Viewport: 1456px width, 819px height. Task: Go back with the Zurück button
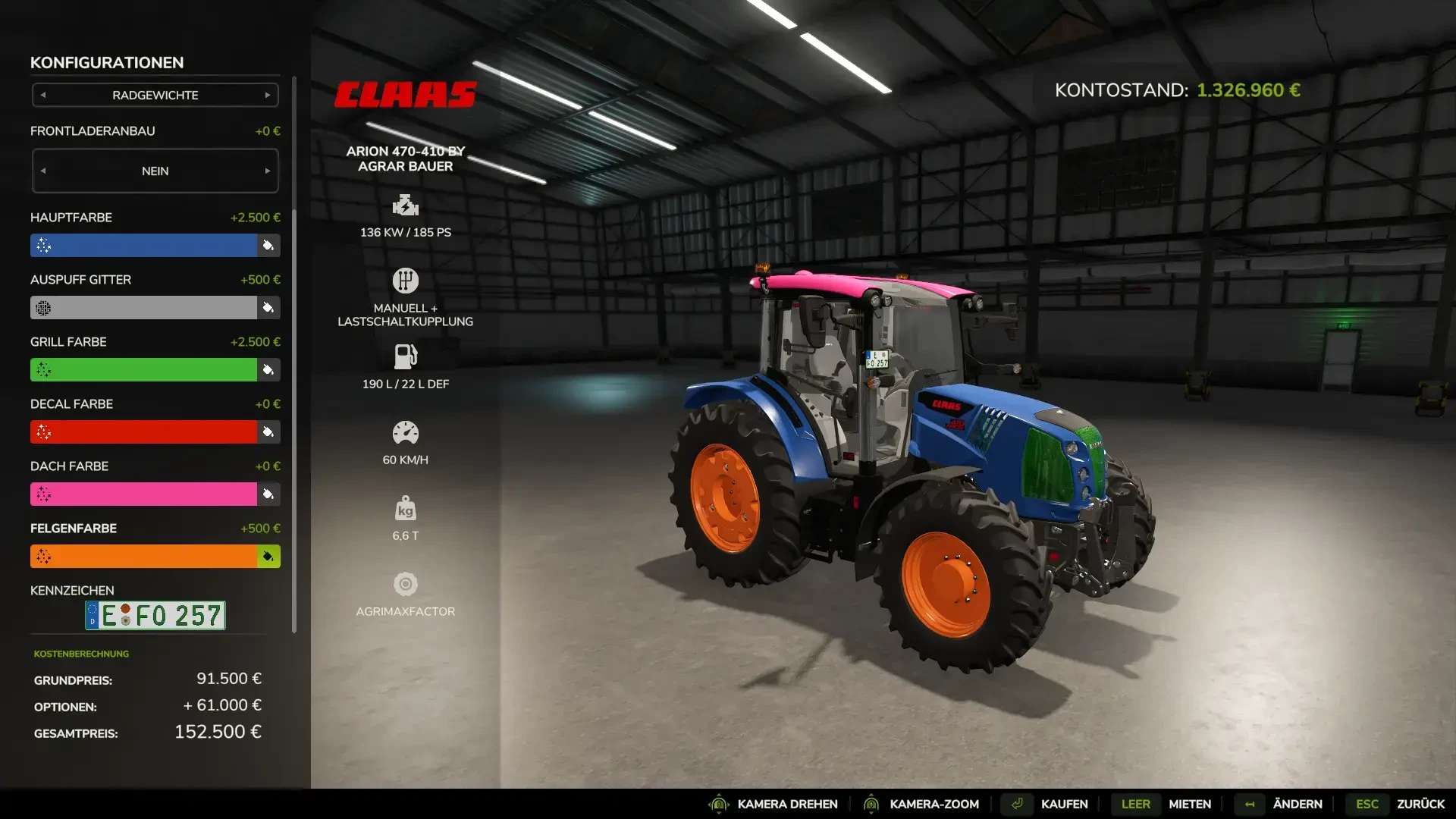pos(1420,804)
